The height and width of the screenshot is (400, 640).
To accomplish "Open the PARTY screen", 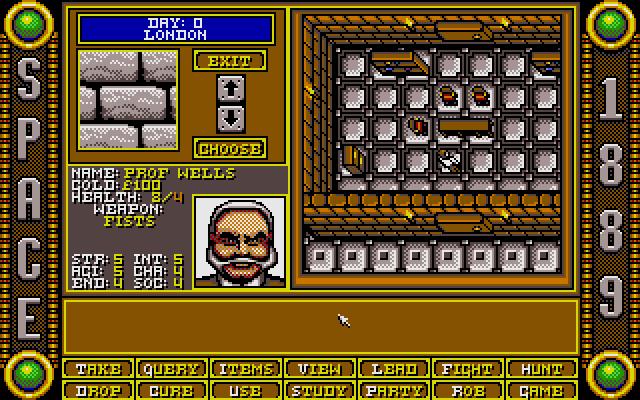I will tap(394, 390).
